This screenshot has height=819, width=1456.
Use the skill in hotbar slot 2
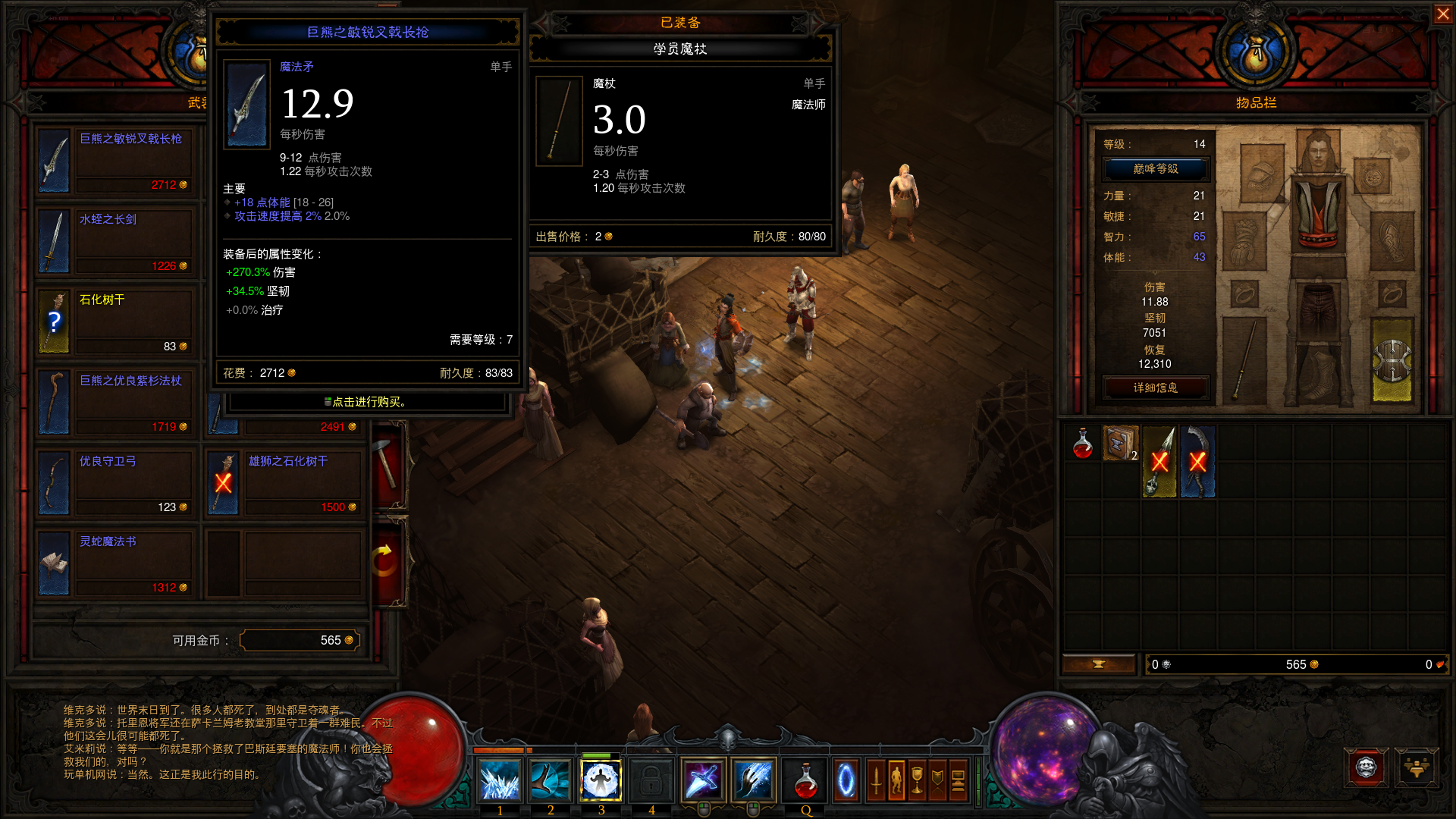(551, 781)
